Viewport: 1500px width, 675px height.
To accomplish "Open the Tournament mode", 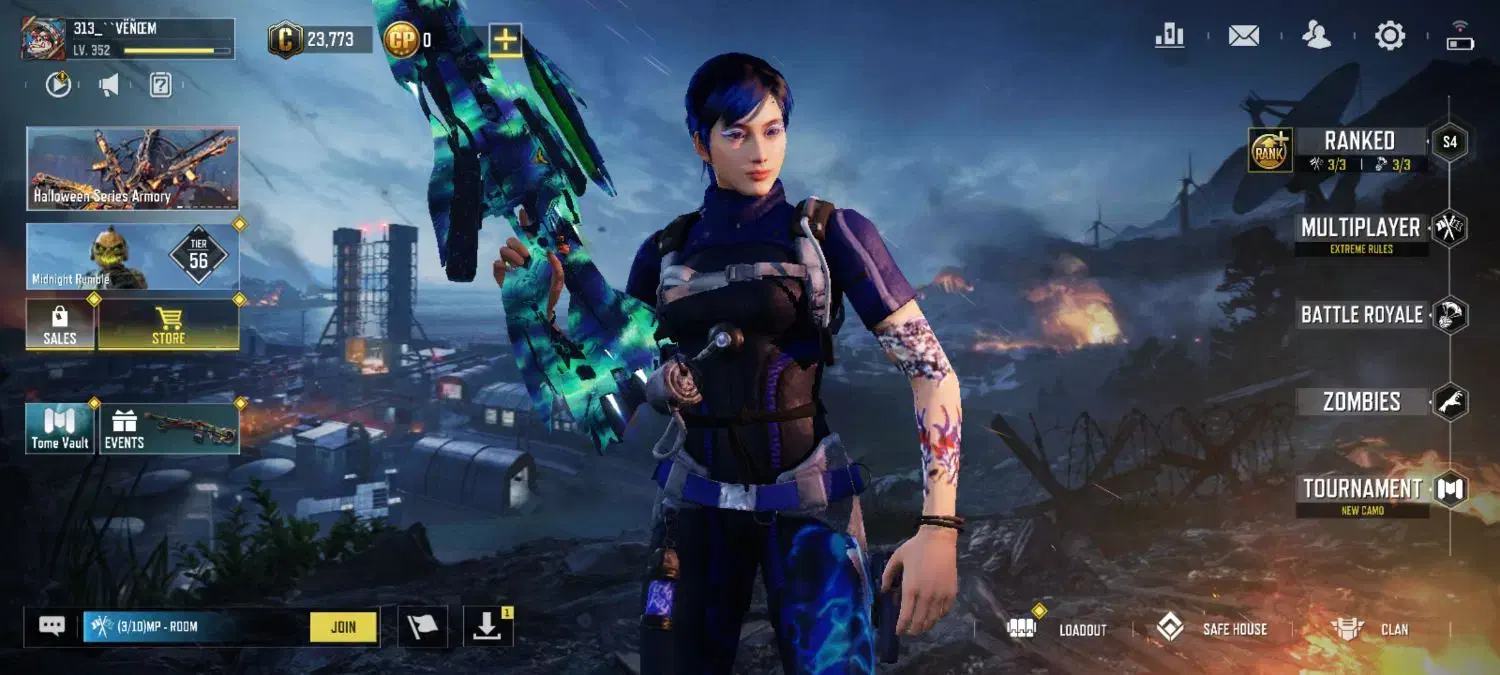I will (1362, 489).
